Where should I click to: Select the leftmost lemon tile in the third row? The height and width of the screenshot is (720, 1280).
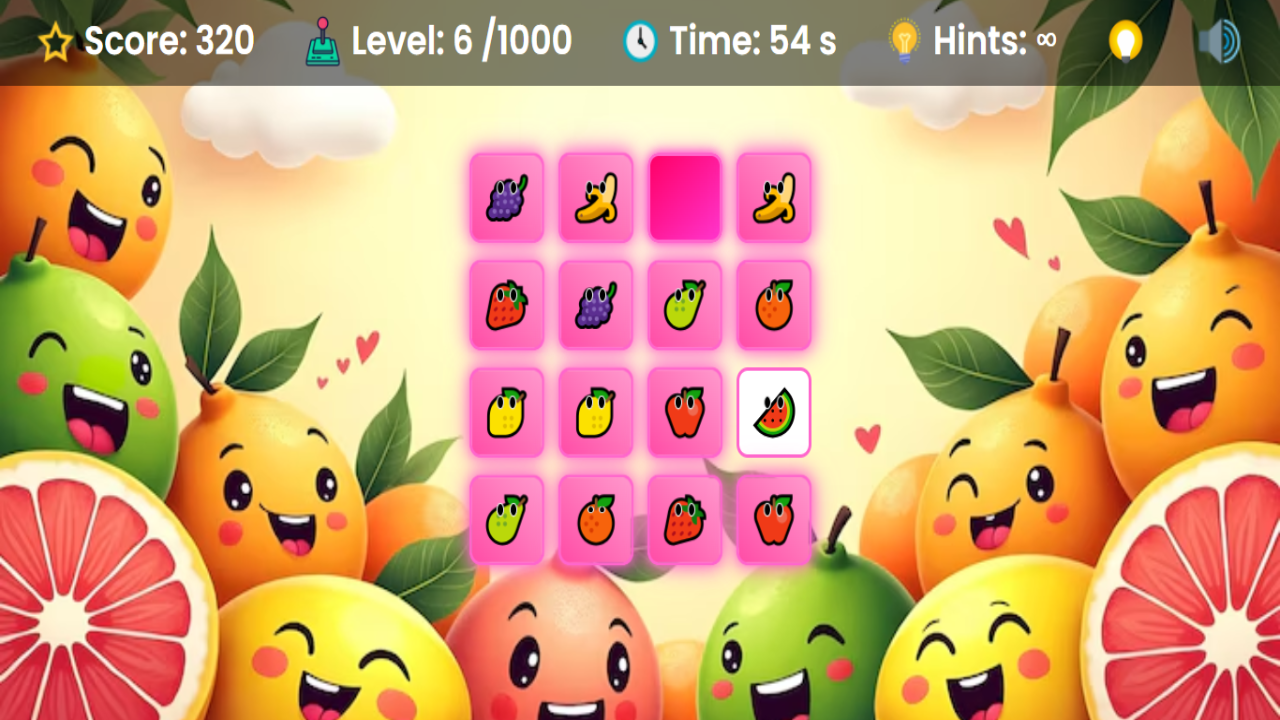point(507,411)
